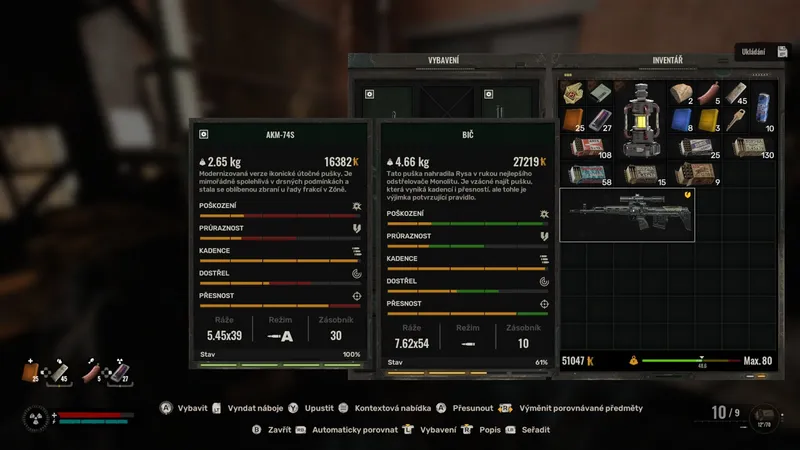Select the bread loaf item stack
Screen dimensions: 800x450
point(681,93)
